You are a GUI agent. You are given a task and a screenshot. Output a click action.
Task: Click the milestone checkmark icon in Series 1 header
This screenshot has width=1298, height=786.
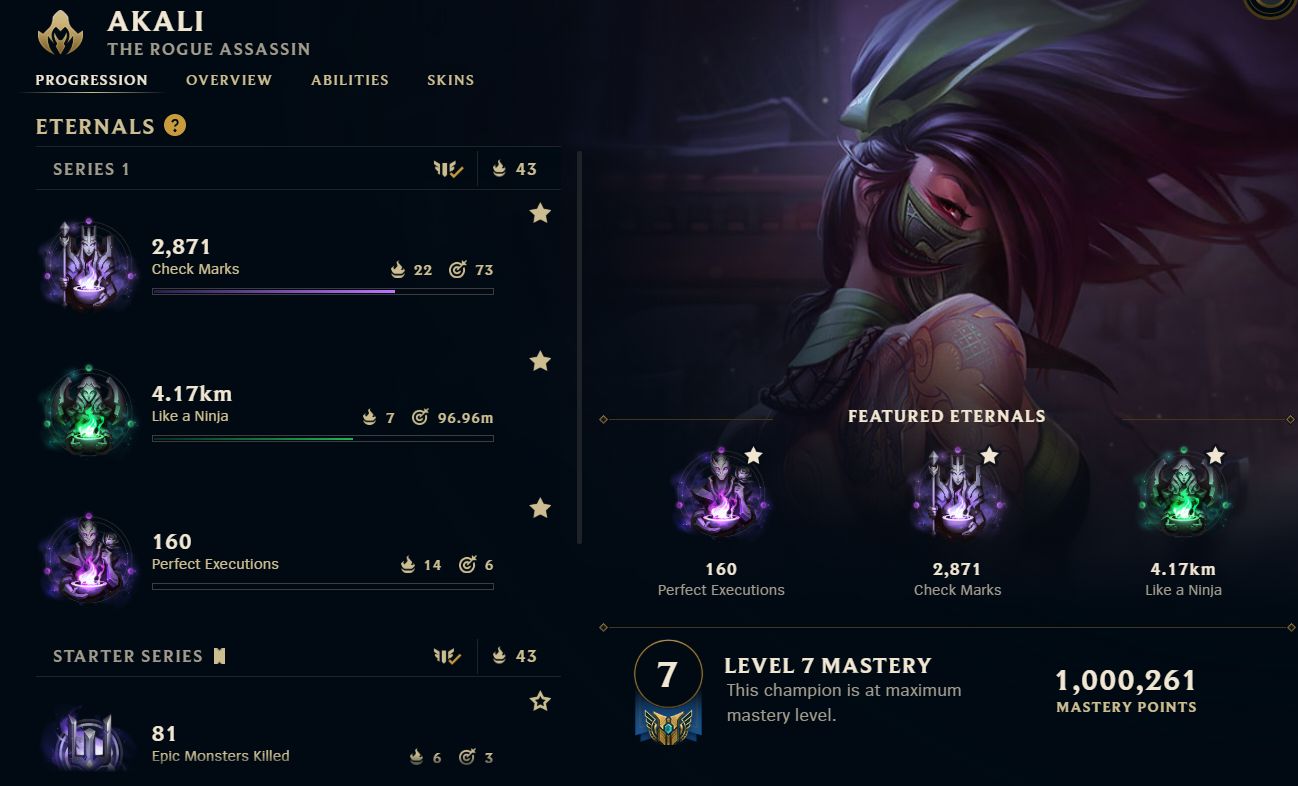tap(449, 168)
